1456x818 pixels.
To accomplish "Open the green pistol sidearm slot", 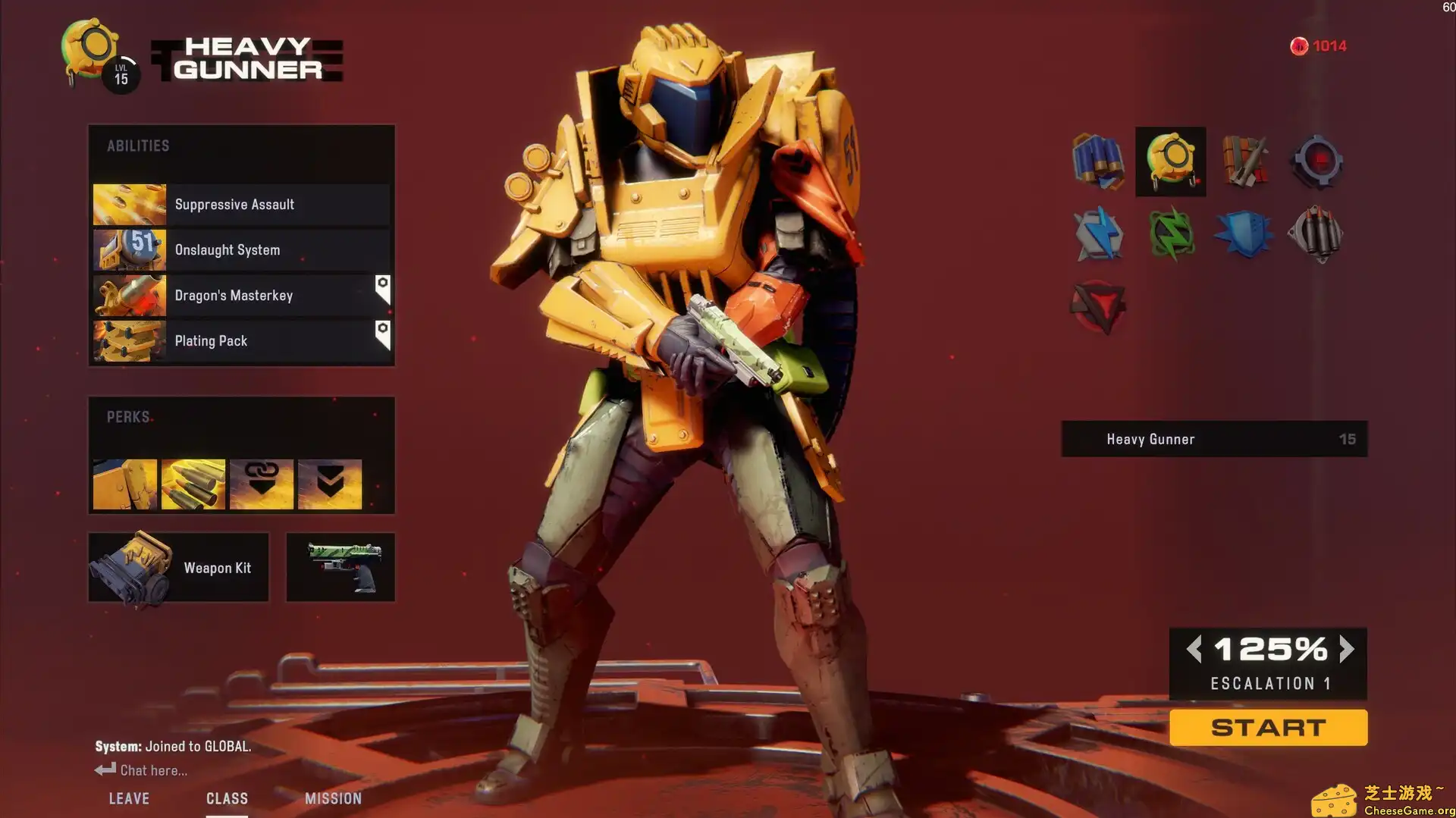I will 340,568.
